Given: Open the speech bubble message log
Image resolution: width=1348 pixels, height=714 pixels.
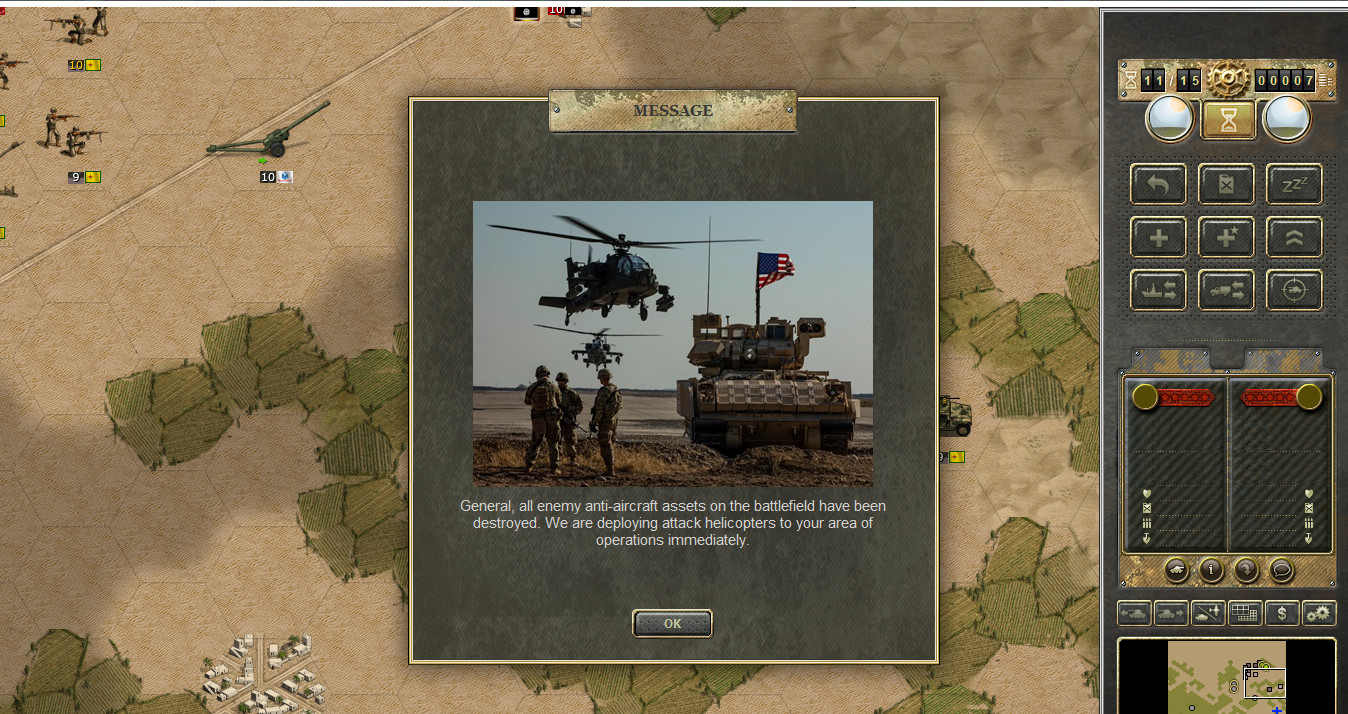Looking at the screenshot, I should [x=1281, y=570].
